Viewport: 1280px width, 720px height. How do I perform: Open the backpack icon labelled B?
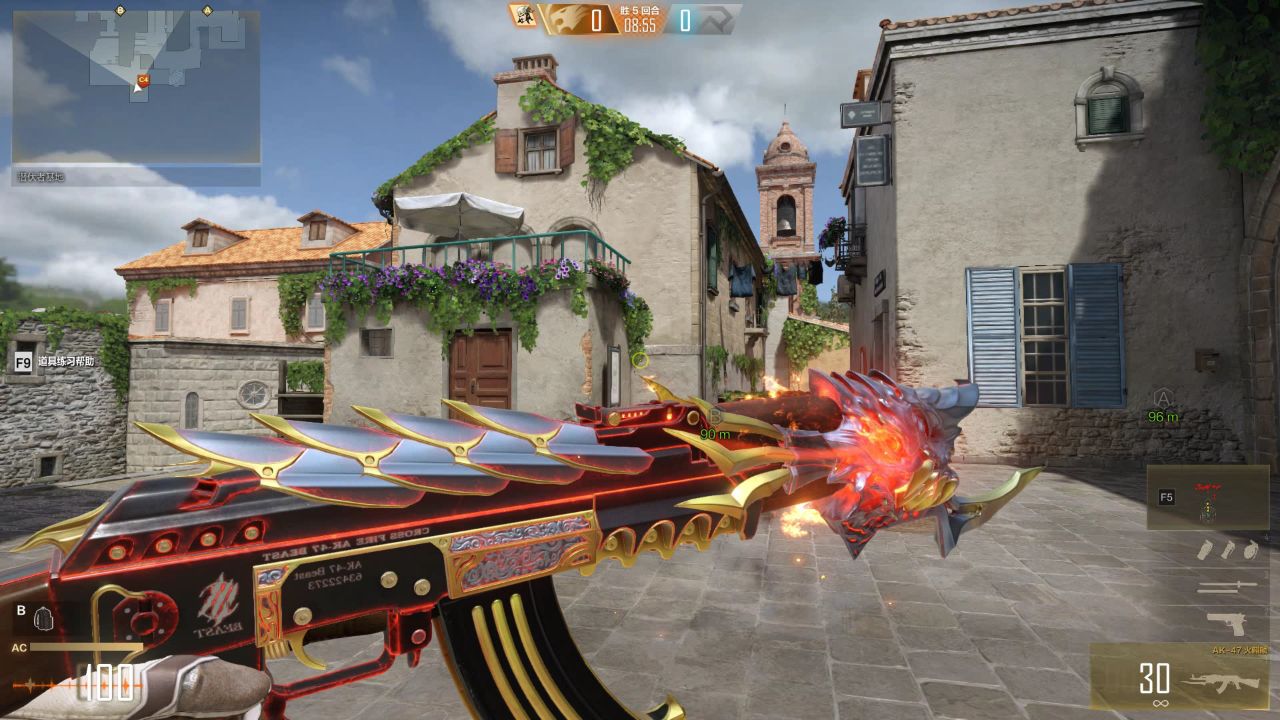click(43, 619)
